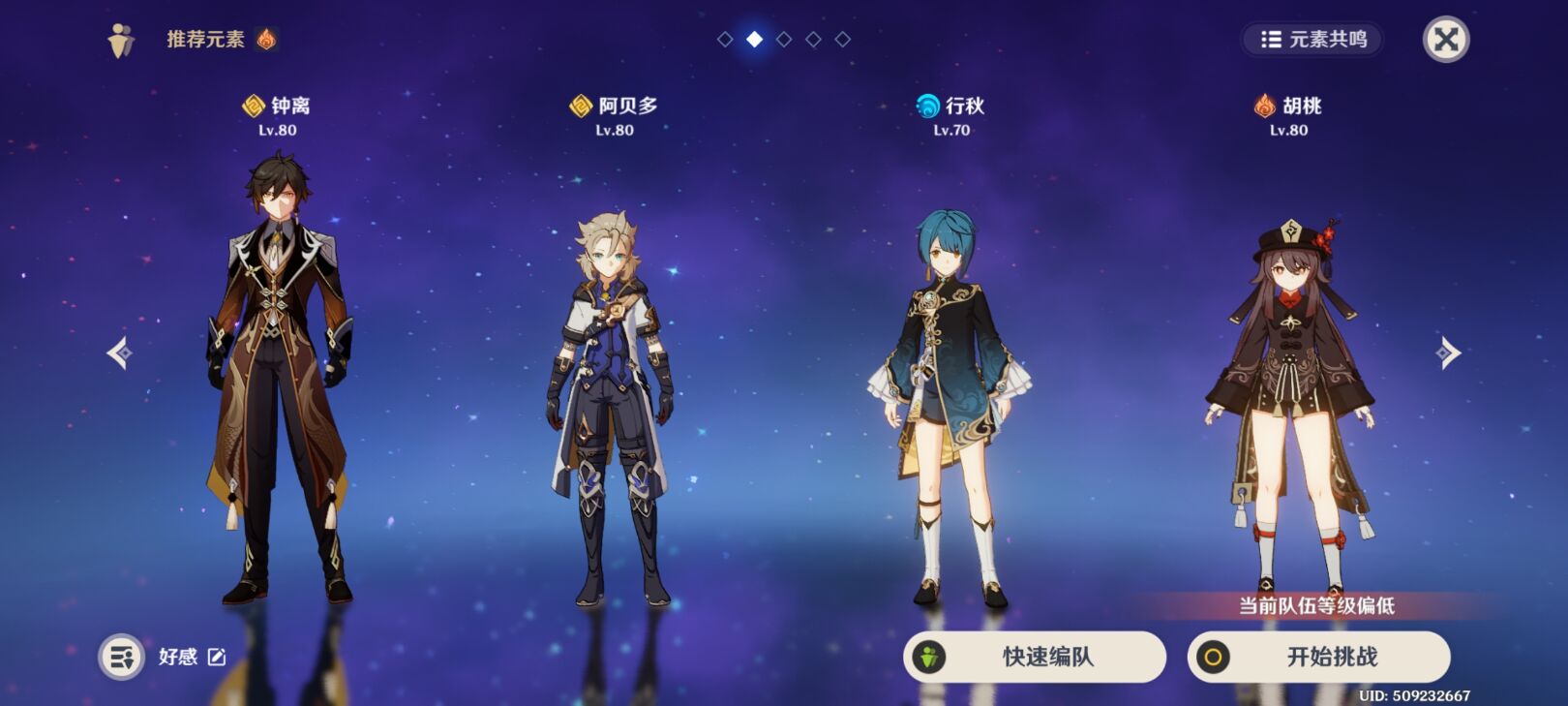Image resolution: width=1568 pixels, height=706 pixels.
Task: Click the Hydro icon above 行秋
Action: (926, 107)
